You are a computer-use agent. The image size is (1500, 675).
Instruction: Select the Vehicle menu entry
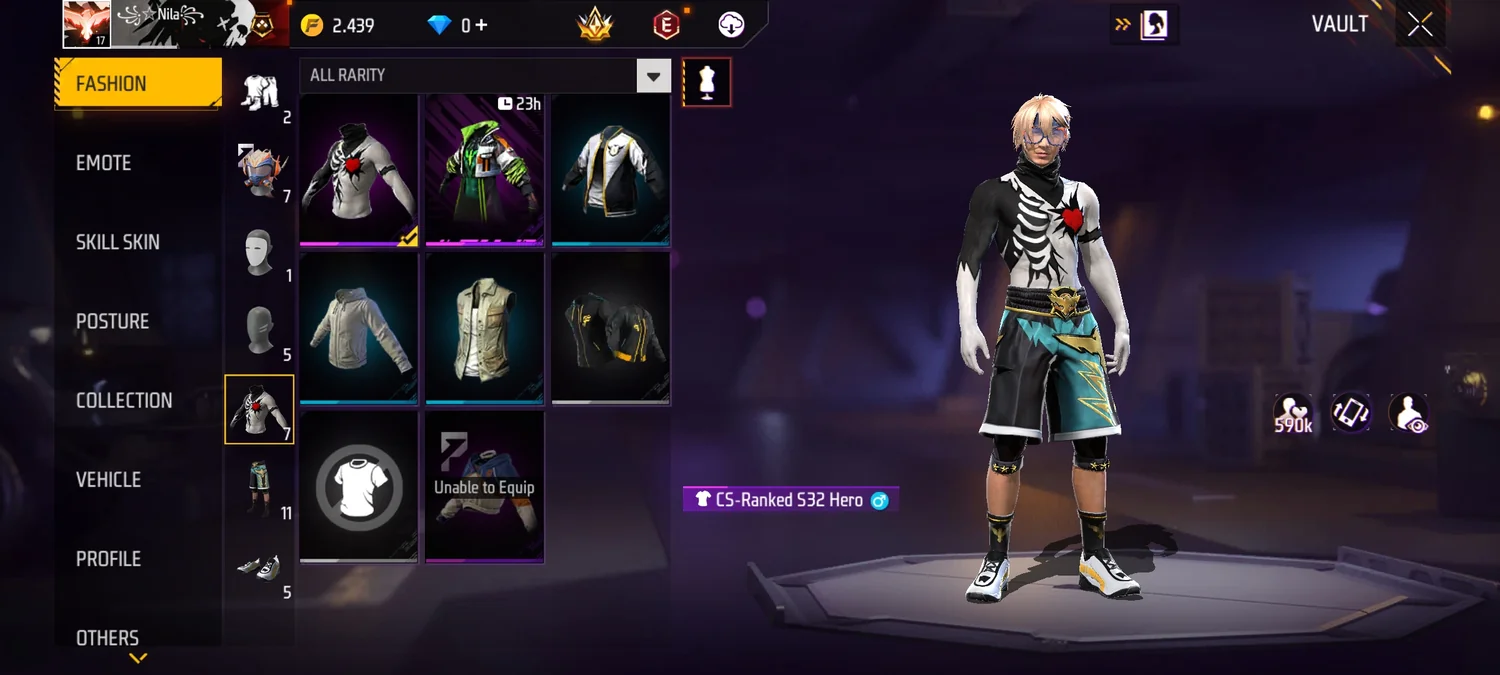pyautogui.click(x=108, y=480)
